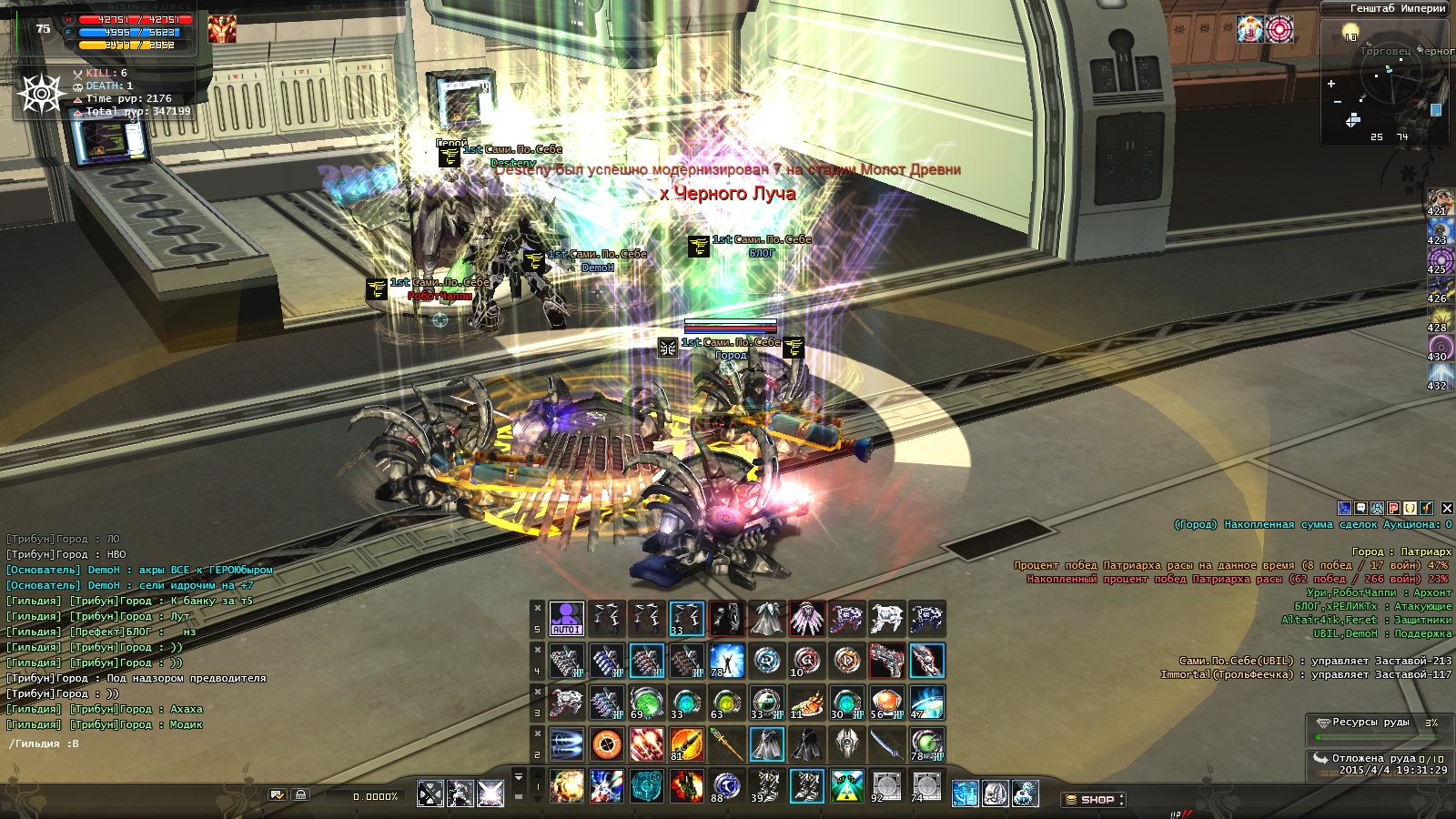Select the blue curved sword slot
The width and height of the screenshot is (1456, 819).
(x=886, y=744)
